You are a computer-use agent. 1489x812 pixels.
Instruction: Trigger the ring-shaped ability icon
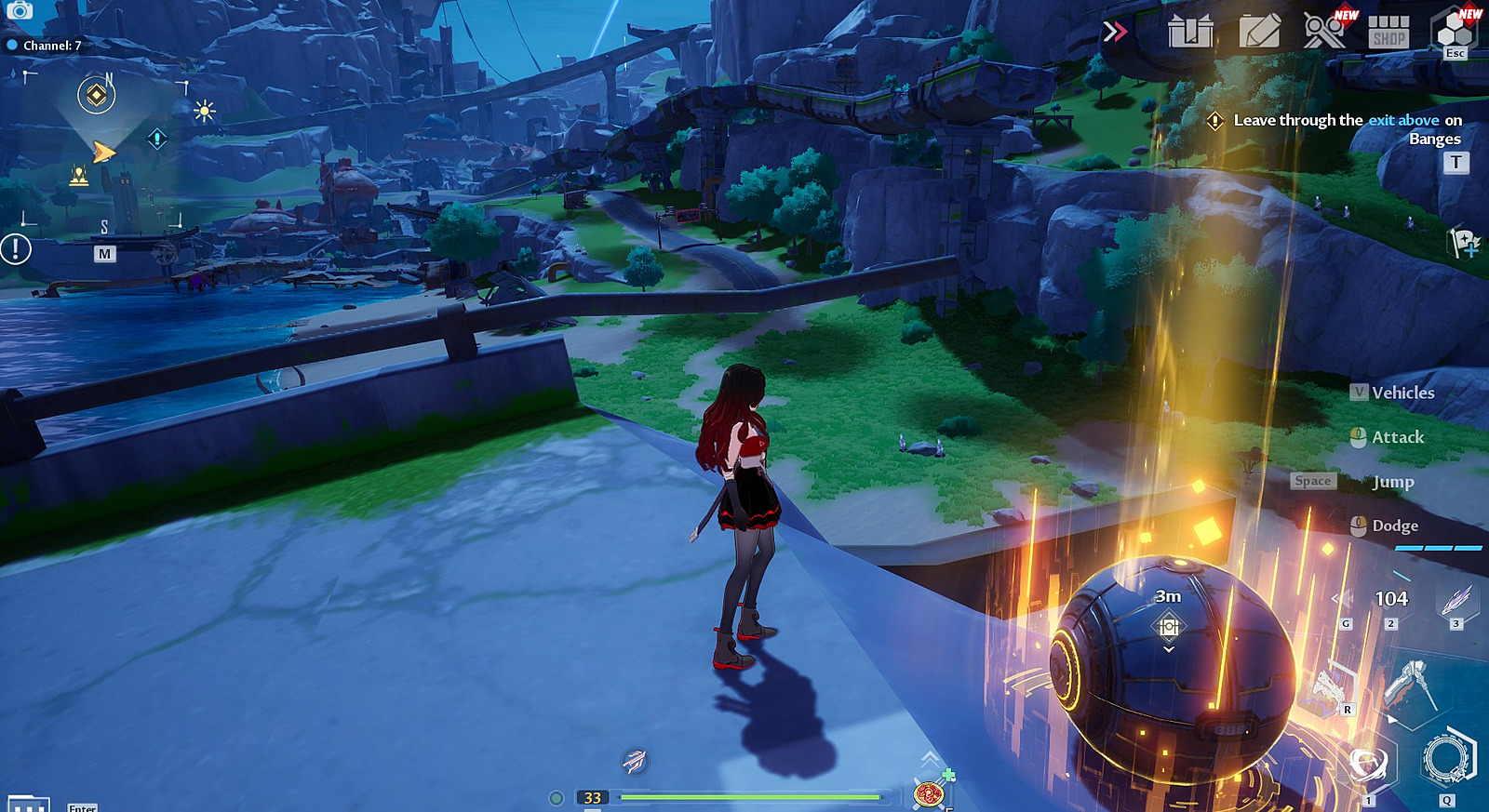(1447, 758)
